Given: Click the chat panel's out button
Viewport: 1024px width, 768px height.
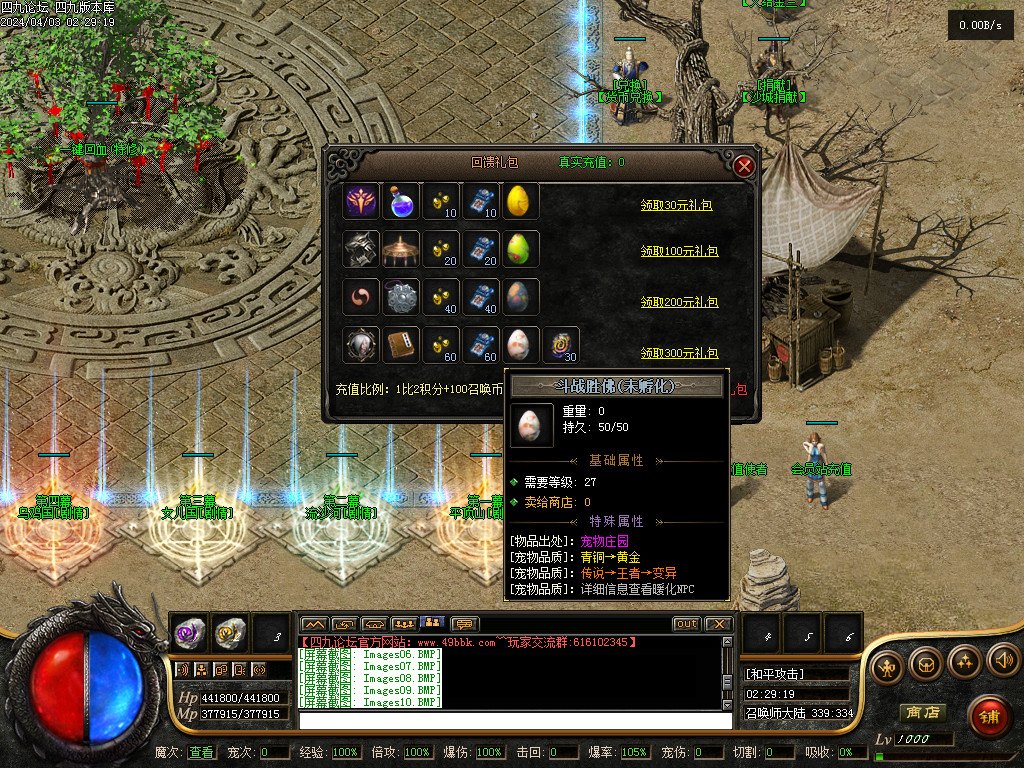Looking at the screenshot, I should [x=686, y=624].
